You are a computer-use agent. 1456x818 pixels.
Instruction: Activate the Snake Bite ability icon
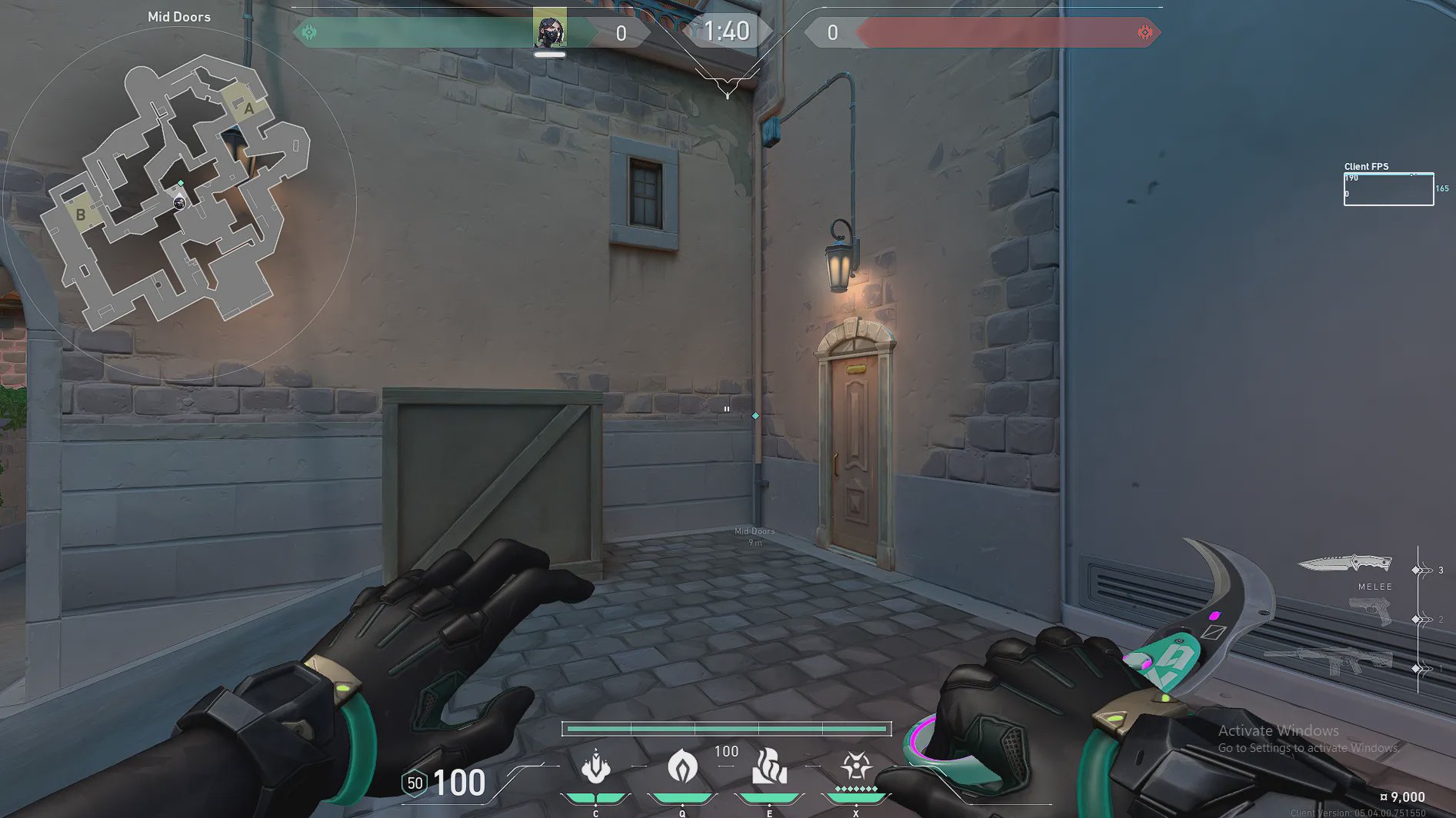(595, 766)
